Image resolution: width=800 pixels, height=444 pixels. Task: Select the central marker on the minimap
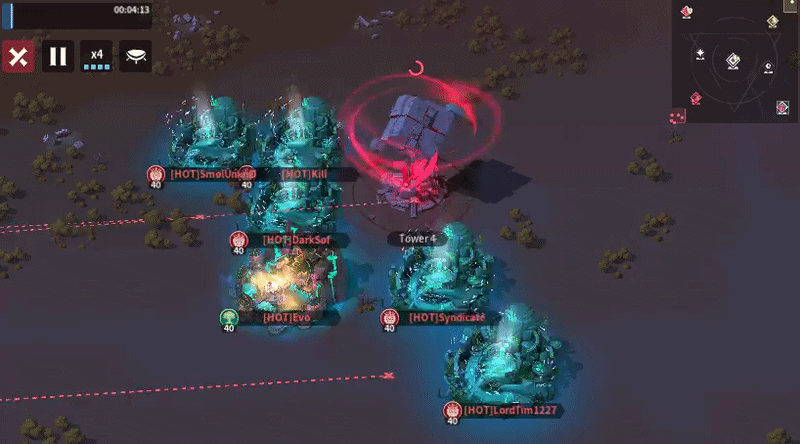[733, 62]
